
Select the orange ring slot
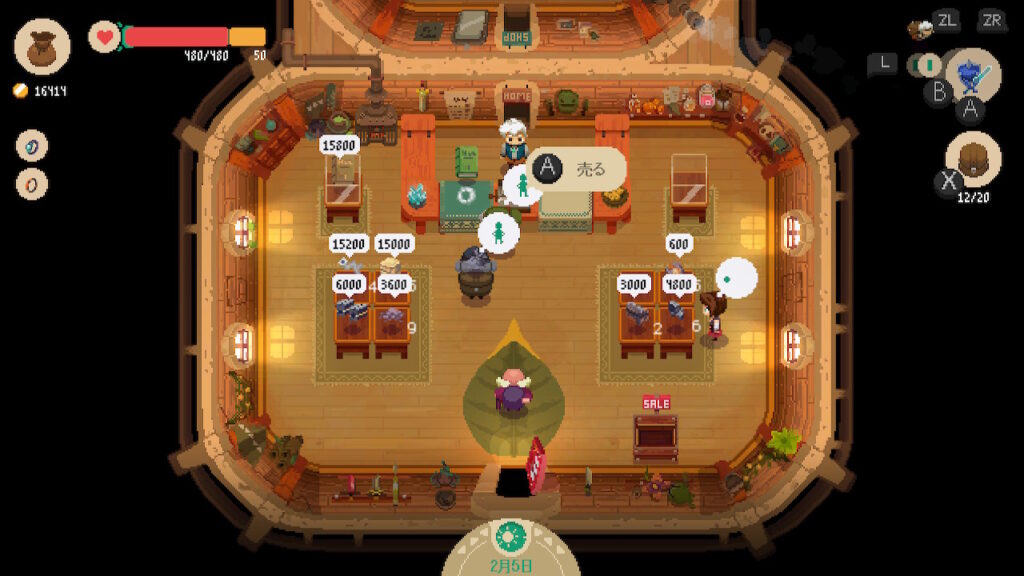pyautogui.click(x=32, y=184)
